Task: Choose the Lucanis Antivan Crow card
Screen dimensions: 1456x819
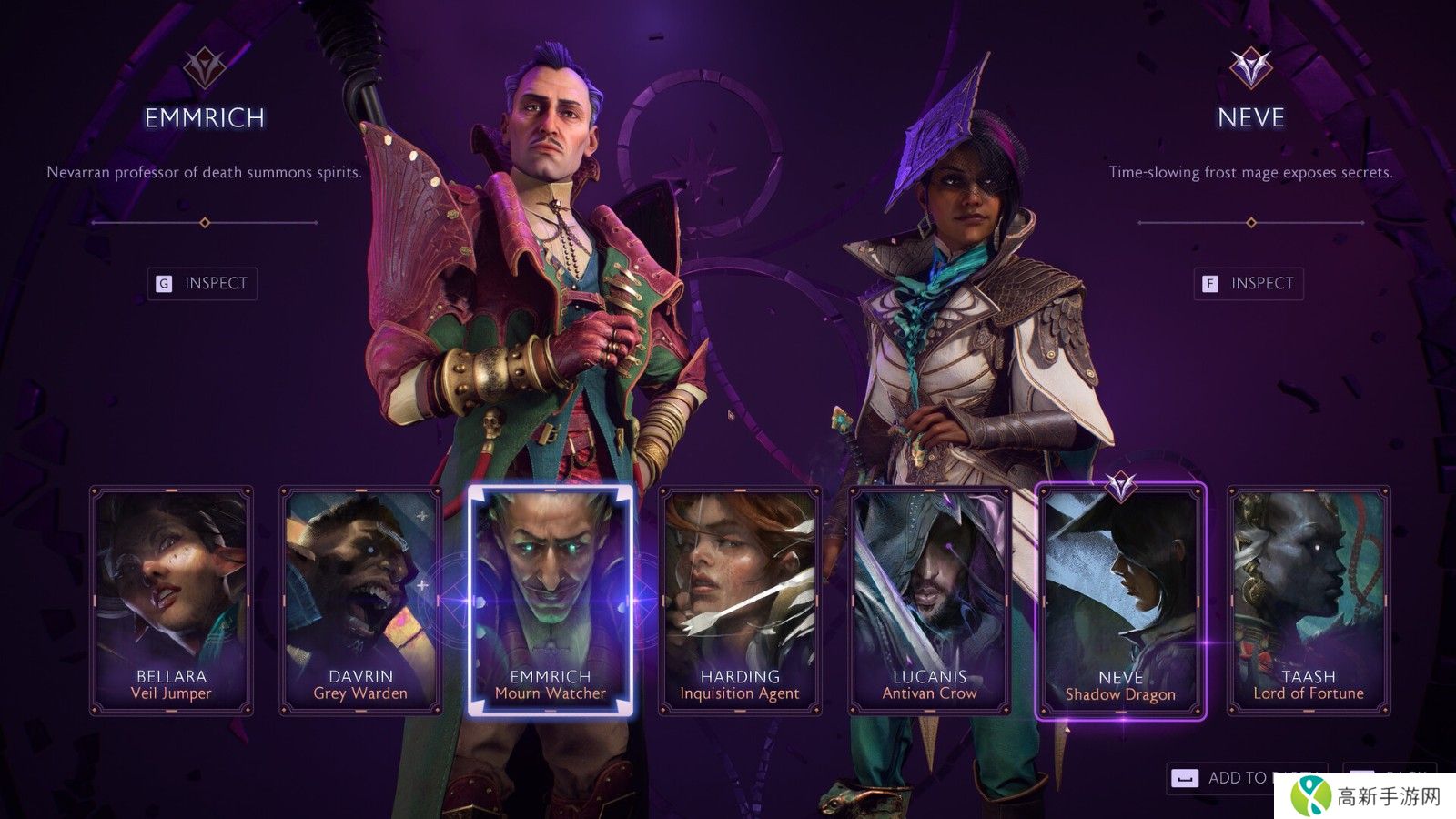Action: 929,601
